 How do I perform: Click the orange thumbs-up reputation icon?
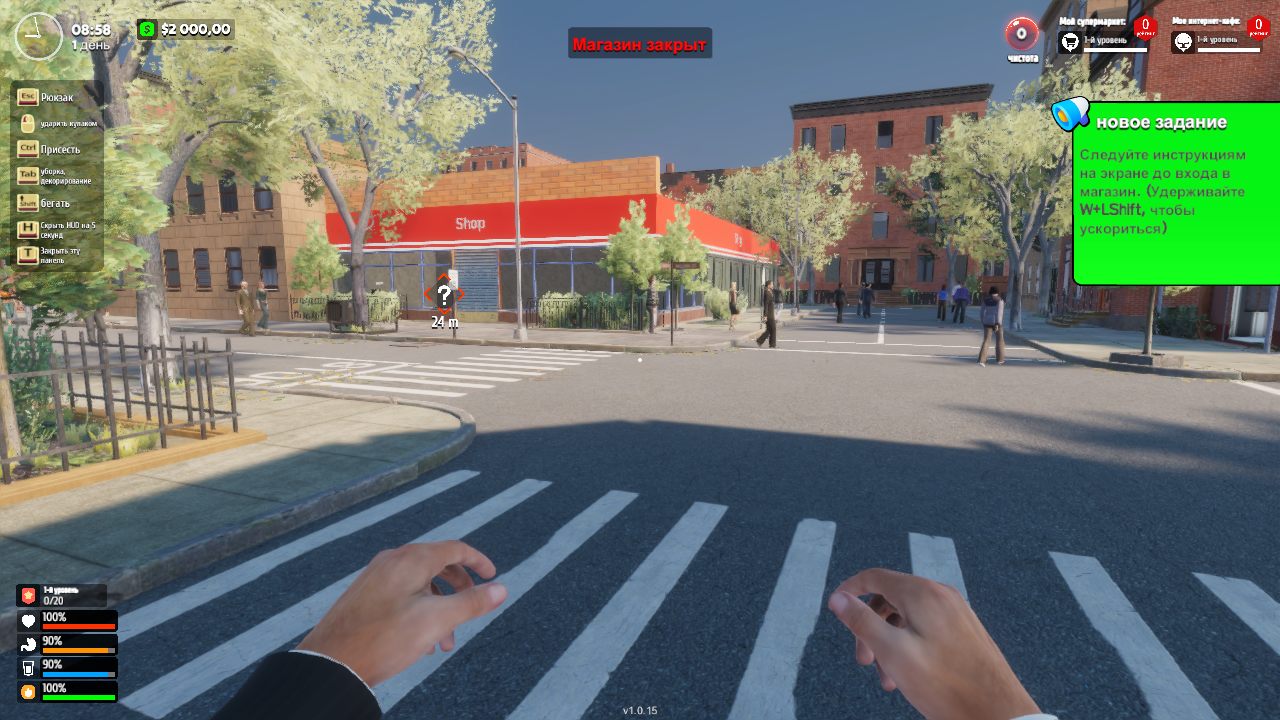[x=28, y=689]
